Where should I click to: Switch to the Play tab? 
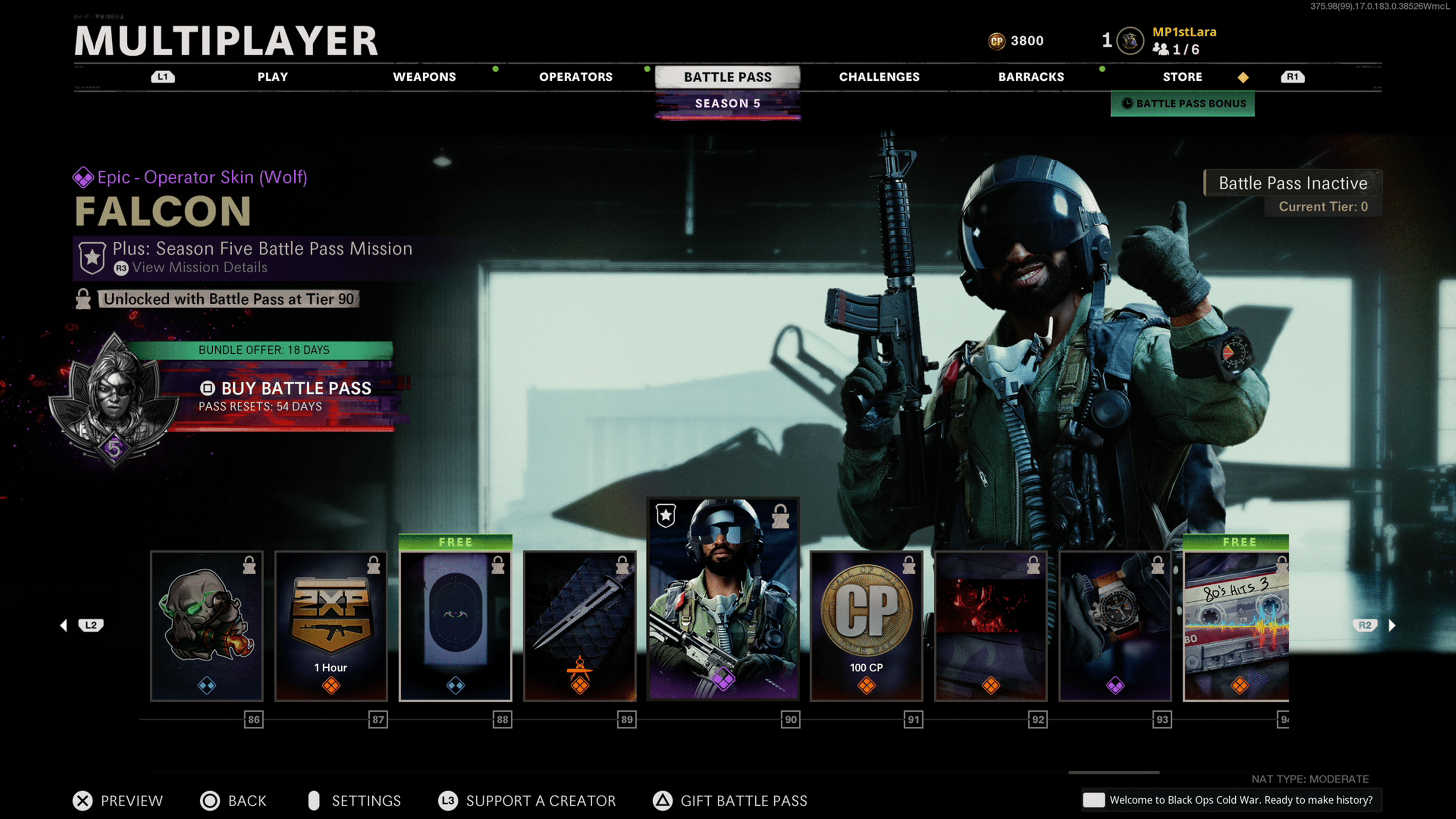(x=273, y=77)
